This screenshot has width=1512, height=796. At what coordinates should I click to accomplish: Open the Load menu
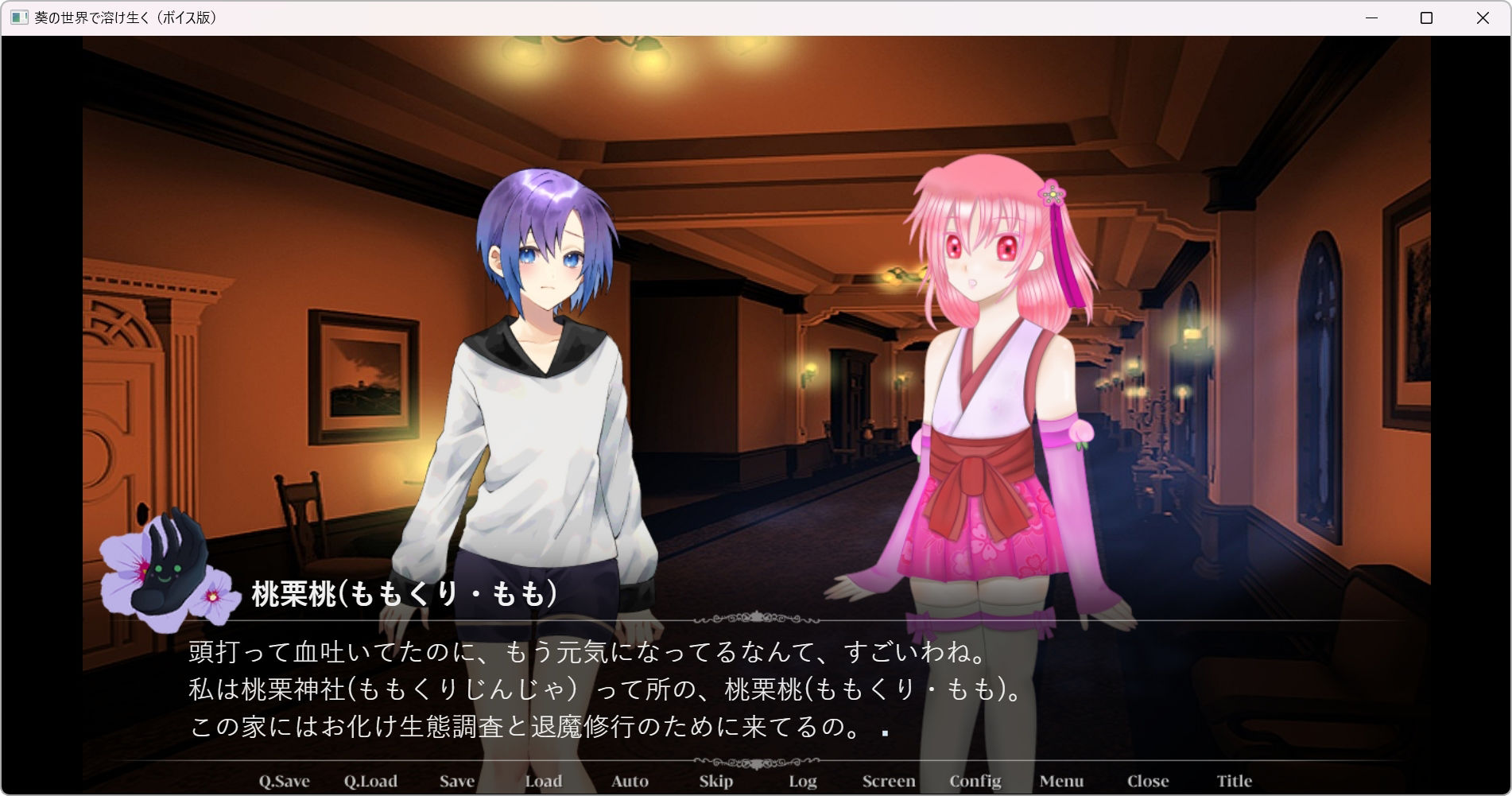tap(544, 781)
